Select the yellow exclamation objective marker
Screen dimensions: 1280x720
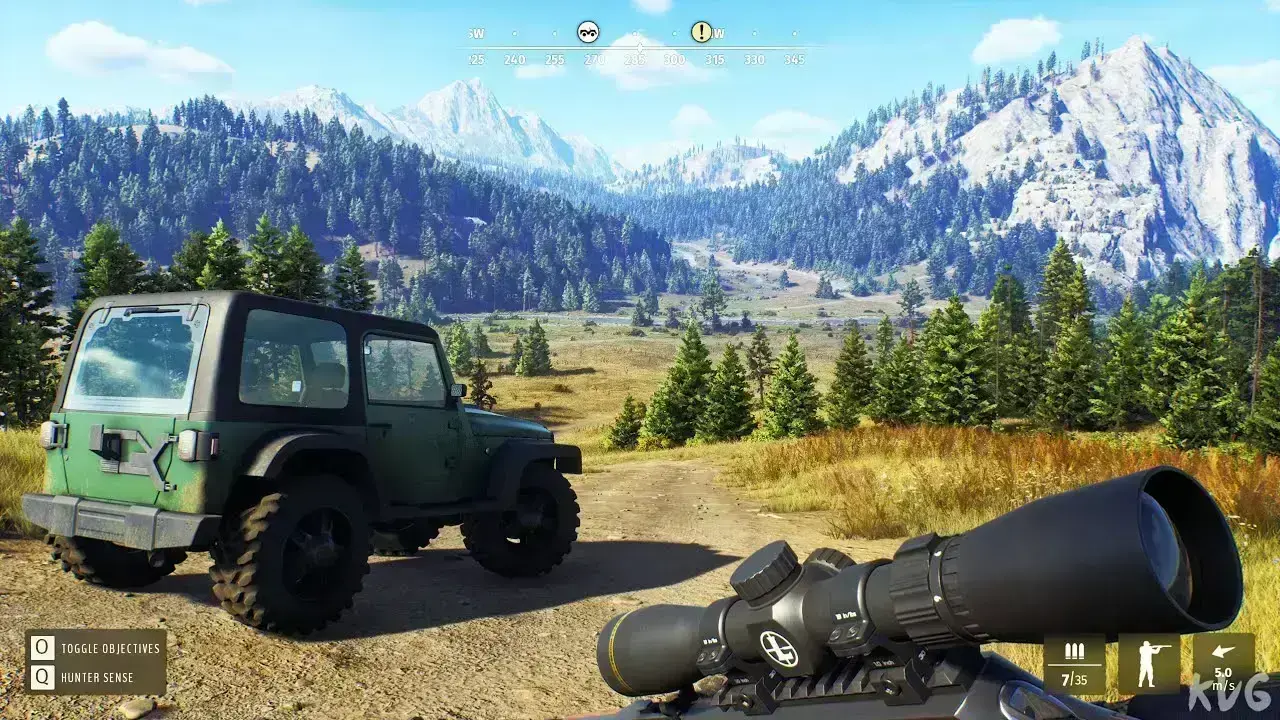tap(702, 32)
